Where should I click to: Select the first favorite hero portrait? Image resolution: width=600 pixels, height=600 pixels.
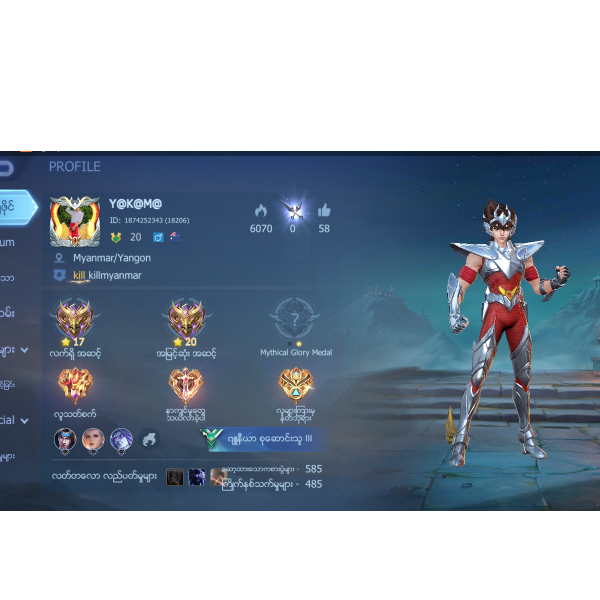65,439
